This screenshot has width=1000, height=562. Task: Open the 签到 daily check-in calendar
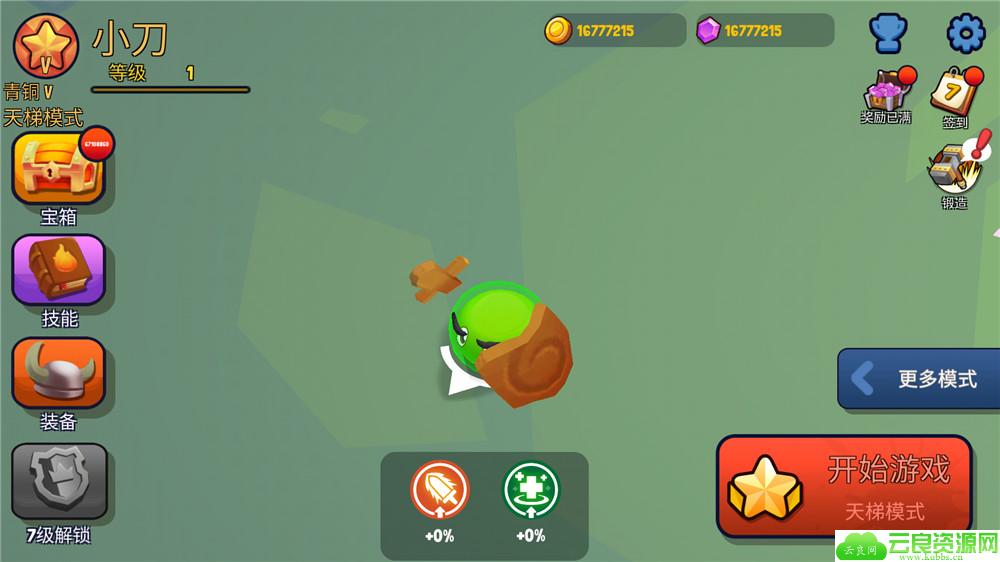click(x=955, y=93)
